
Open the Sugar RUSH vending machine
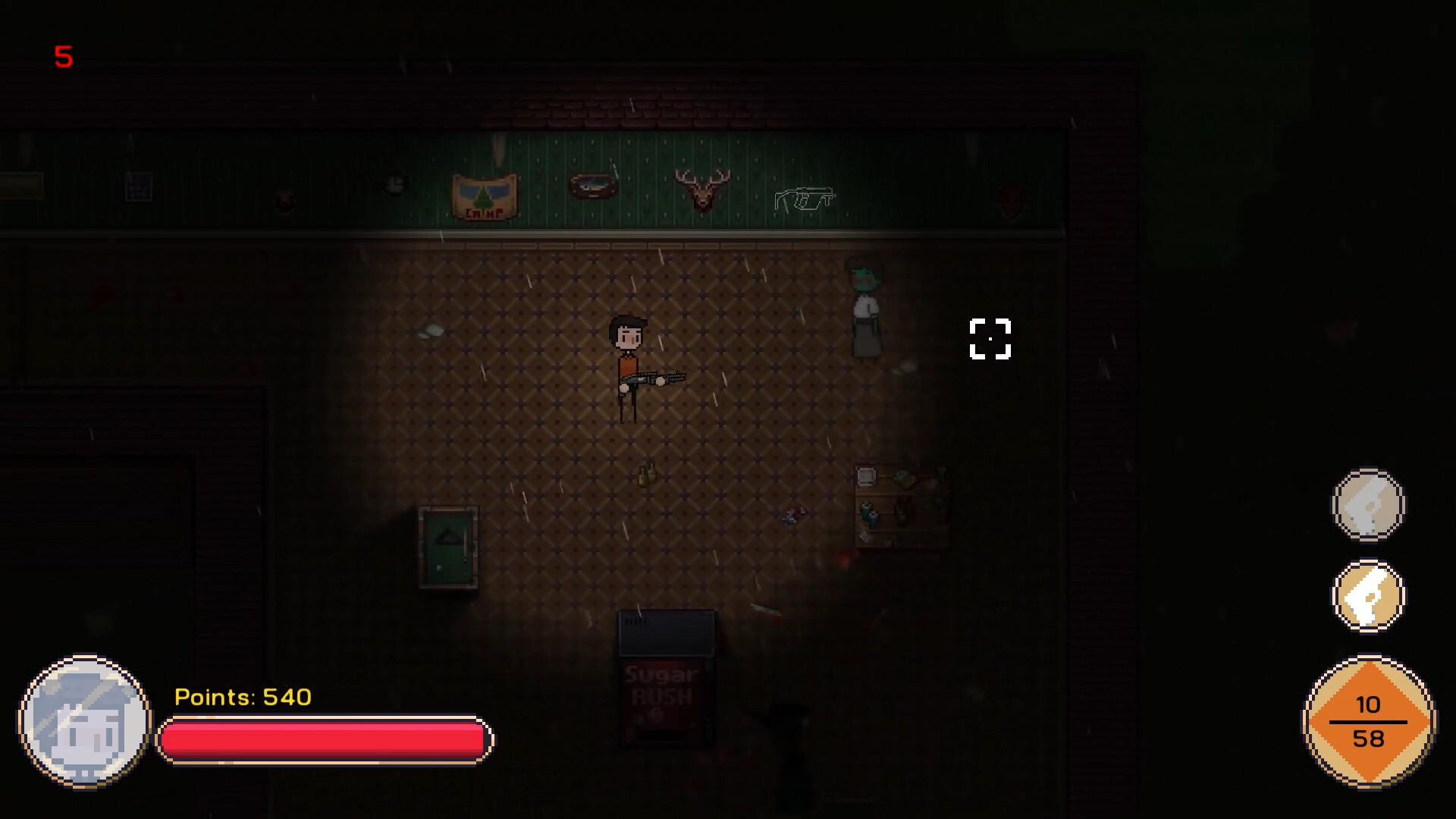(665, 682)
